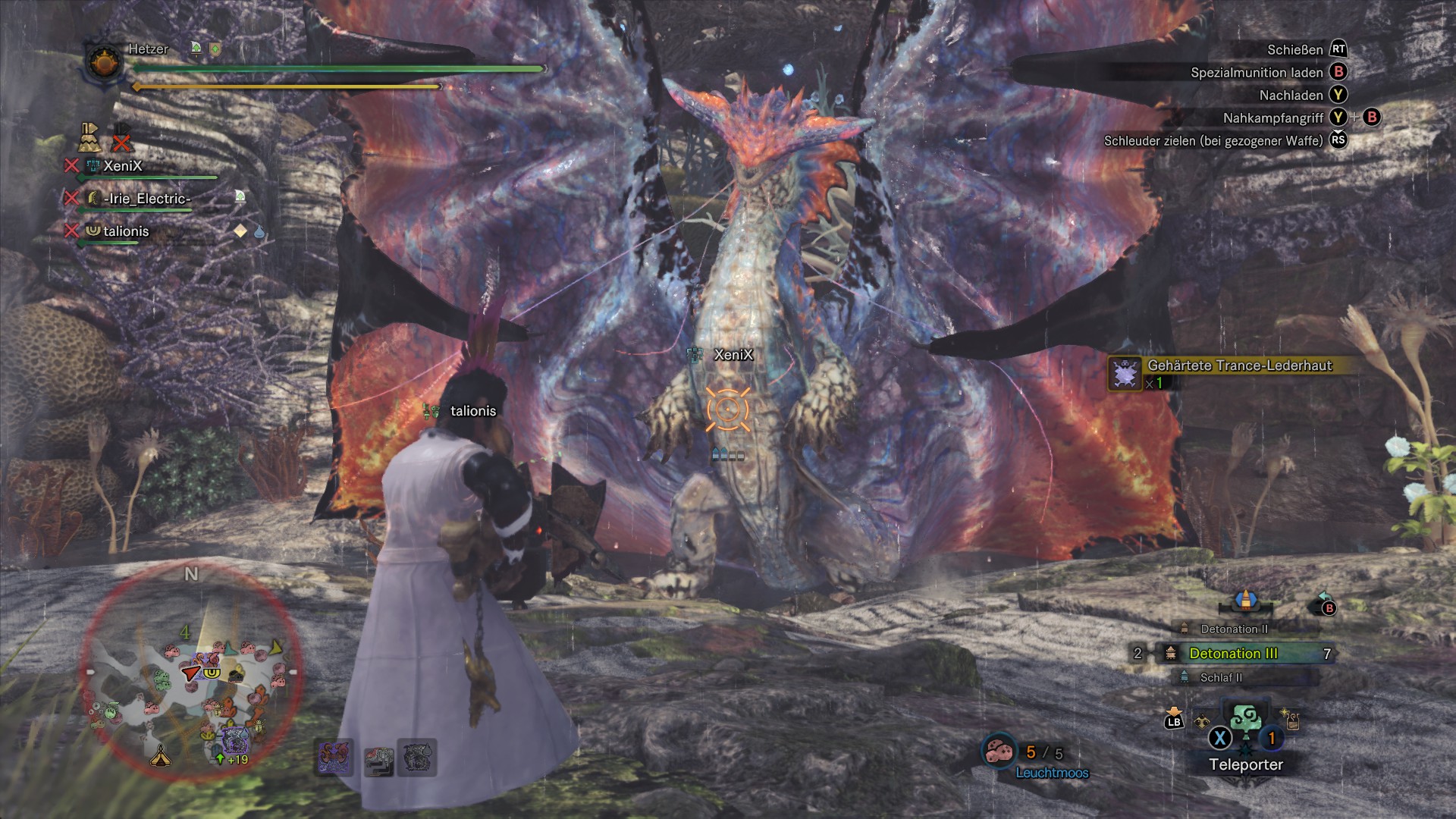1456x819 pixels.
Task: Select the Leuchtmoos slinger ammo icon
Action: 999,752
